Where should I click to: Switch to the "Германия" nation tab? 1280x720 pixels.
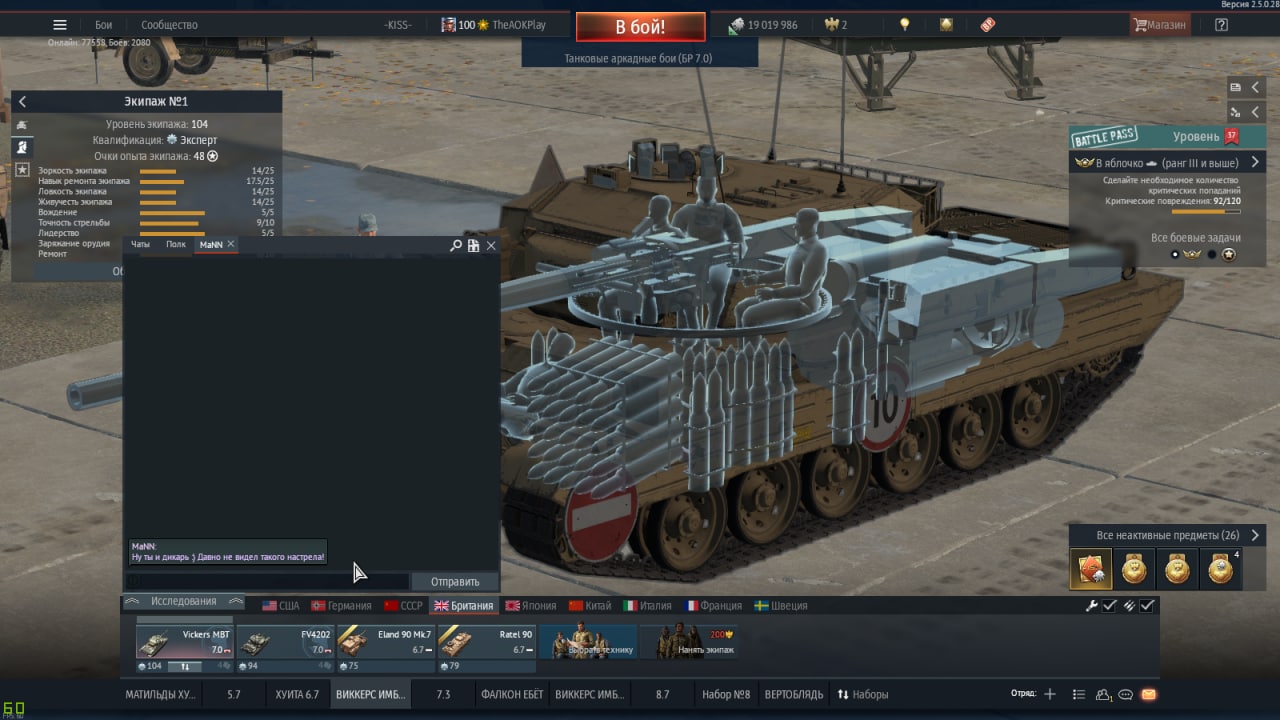341,605
